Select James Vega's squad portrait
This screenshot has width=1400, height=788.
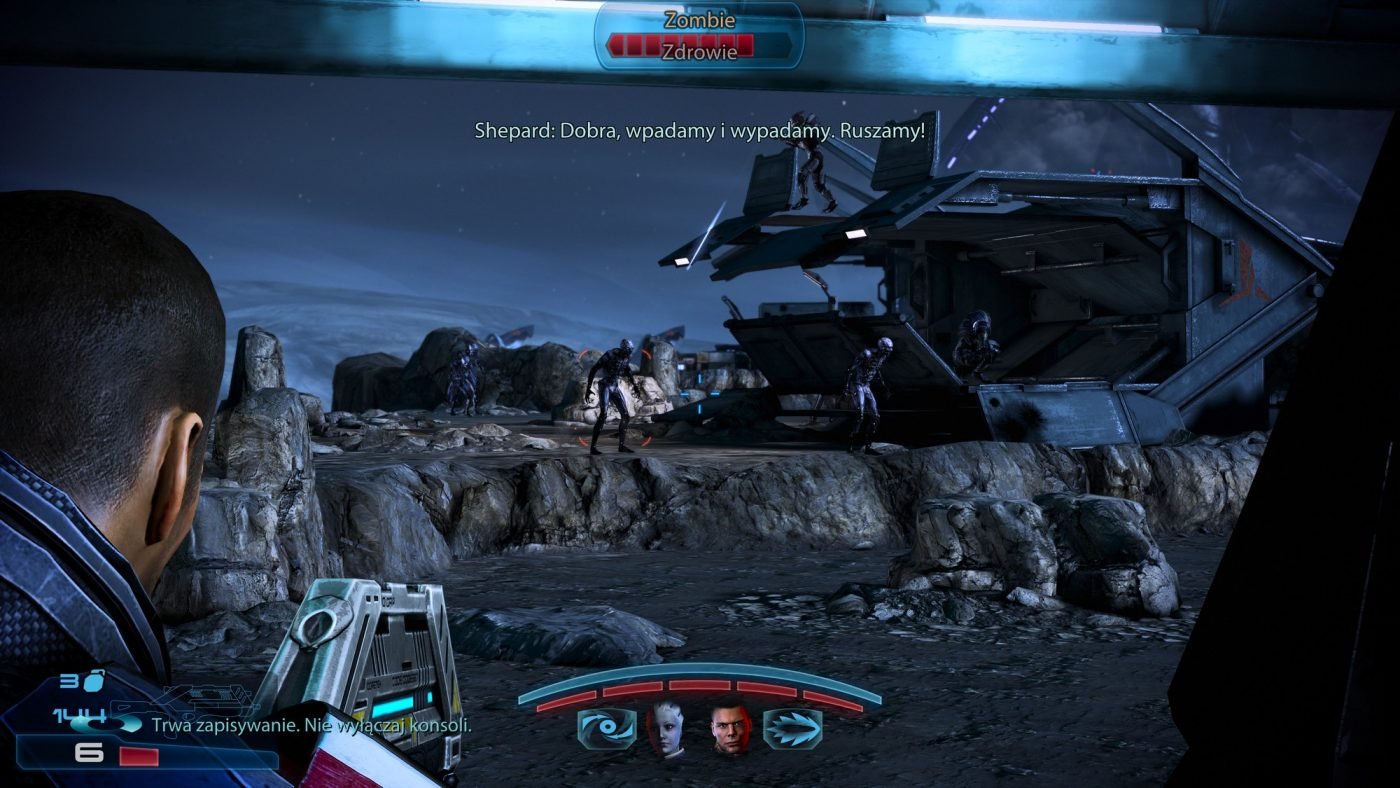tap(731, 727)
